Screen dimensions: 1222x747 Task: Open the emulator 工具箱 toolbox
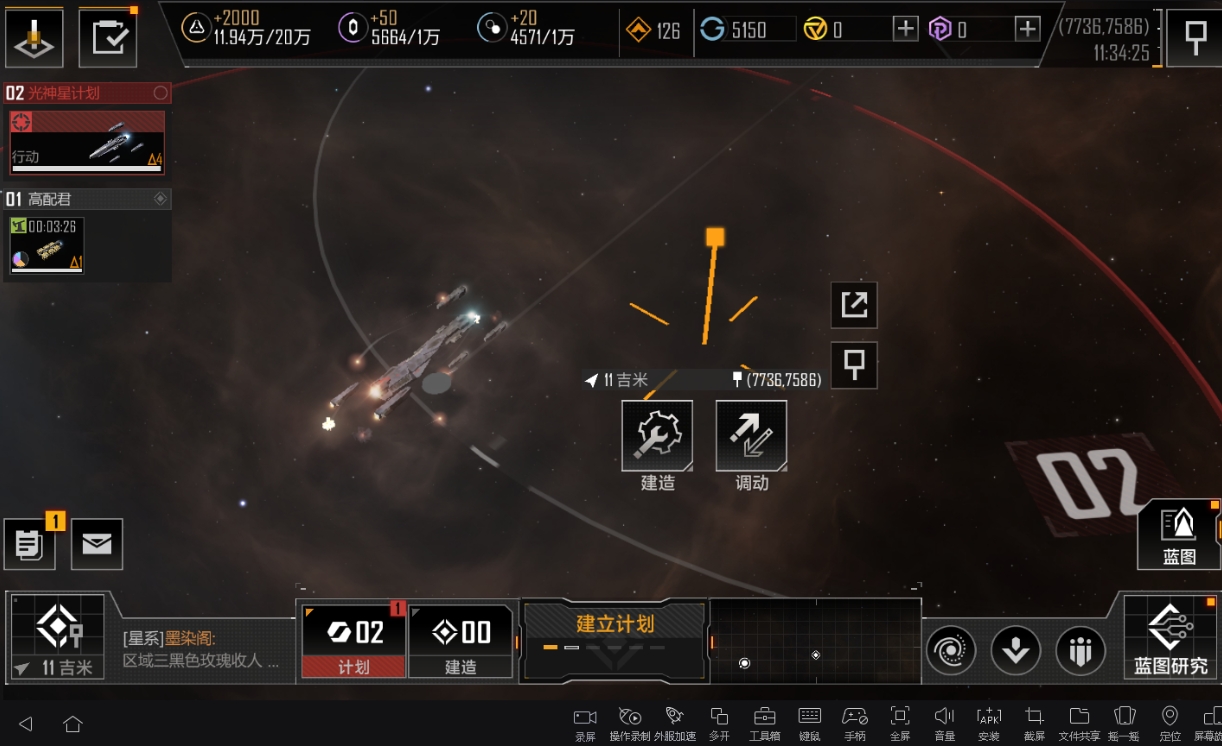pos(765,722)
